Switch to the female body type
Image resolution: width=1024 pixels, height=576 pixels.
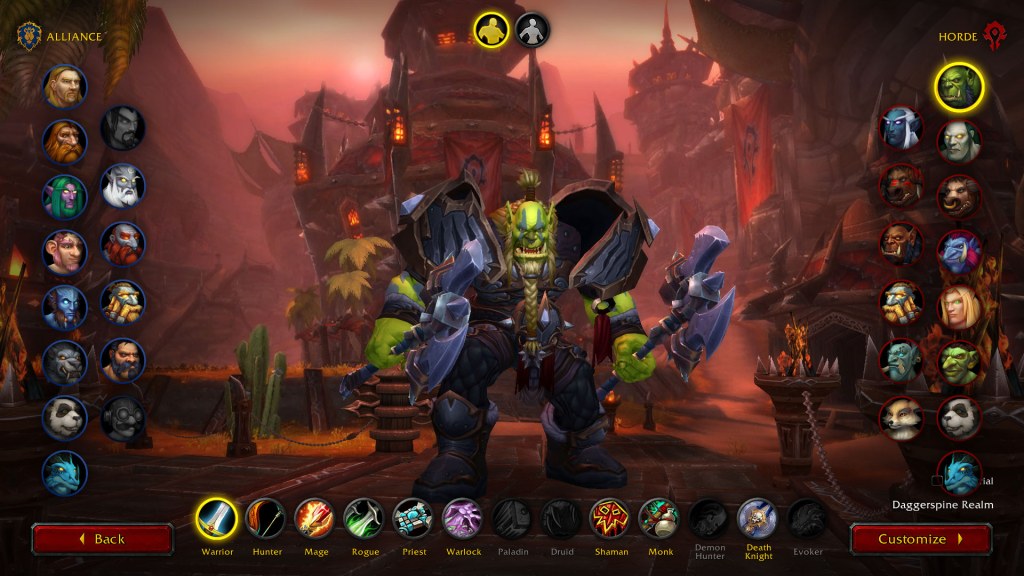tap(532, 29)
